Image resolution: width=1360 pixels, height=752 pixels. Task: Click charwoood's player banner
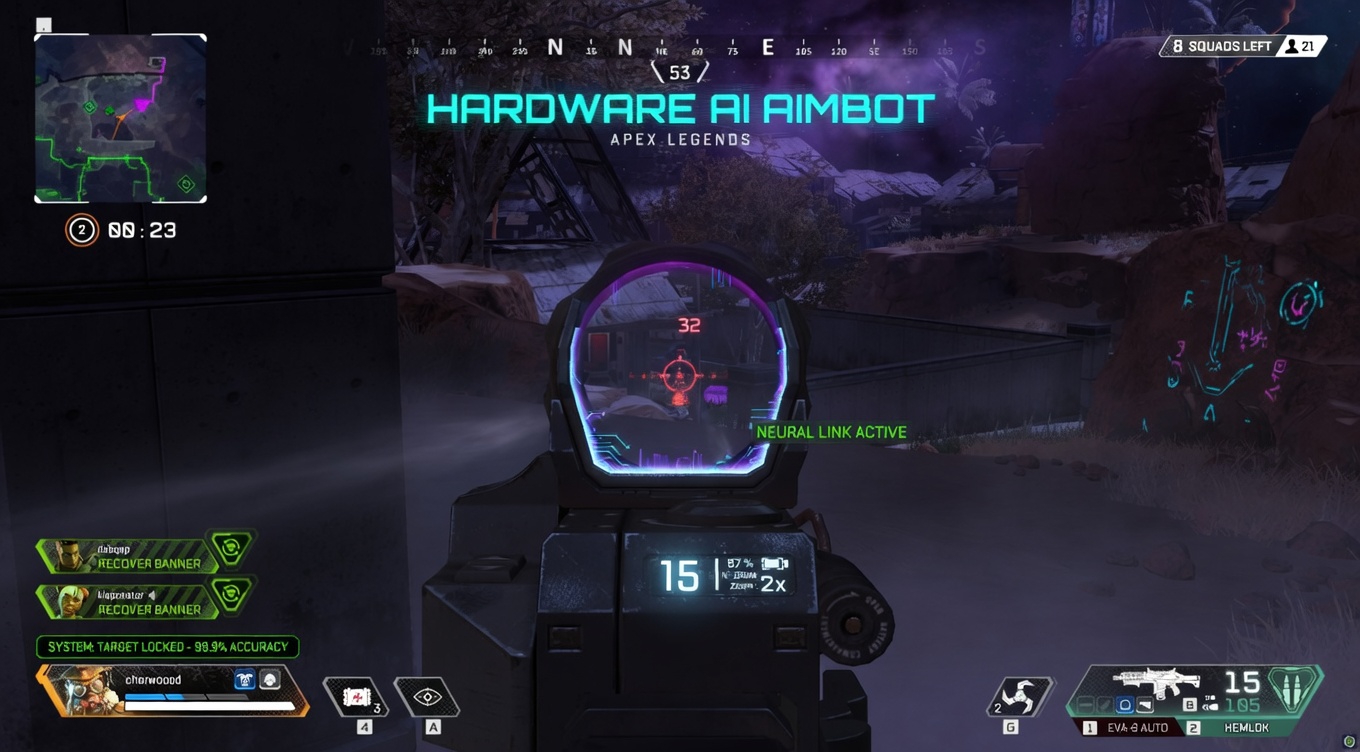tap(170, 691)
